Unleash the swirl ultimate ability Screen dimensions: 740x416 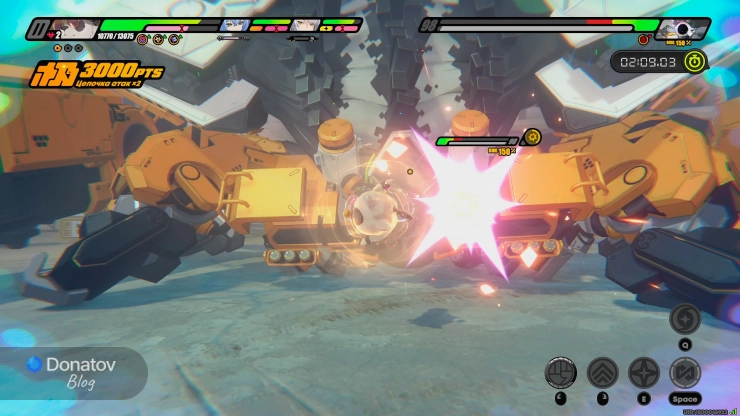[x=685, y=319]
